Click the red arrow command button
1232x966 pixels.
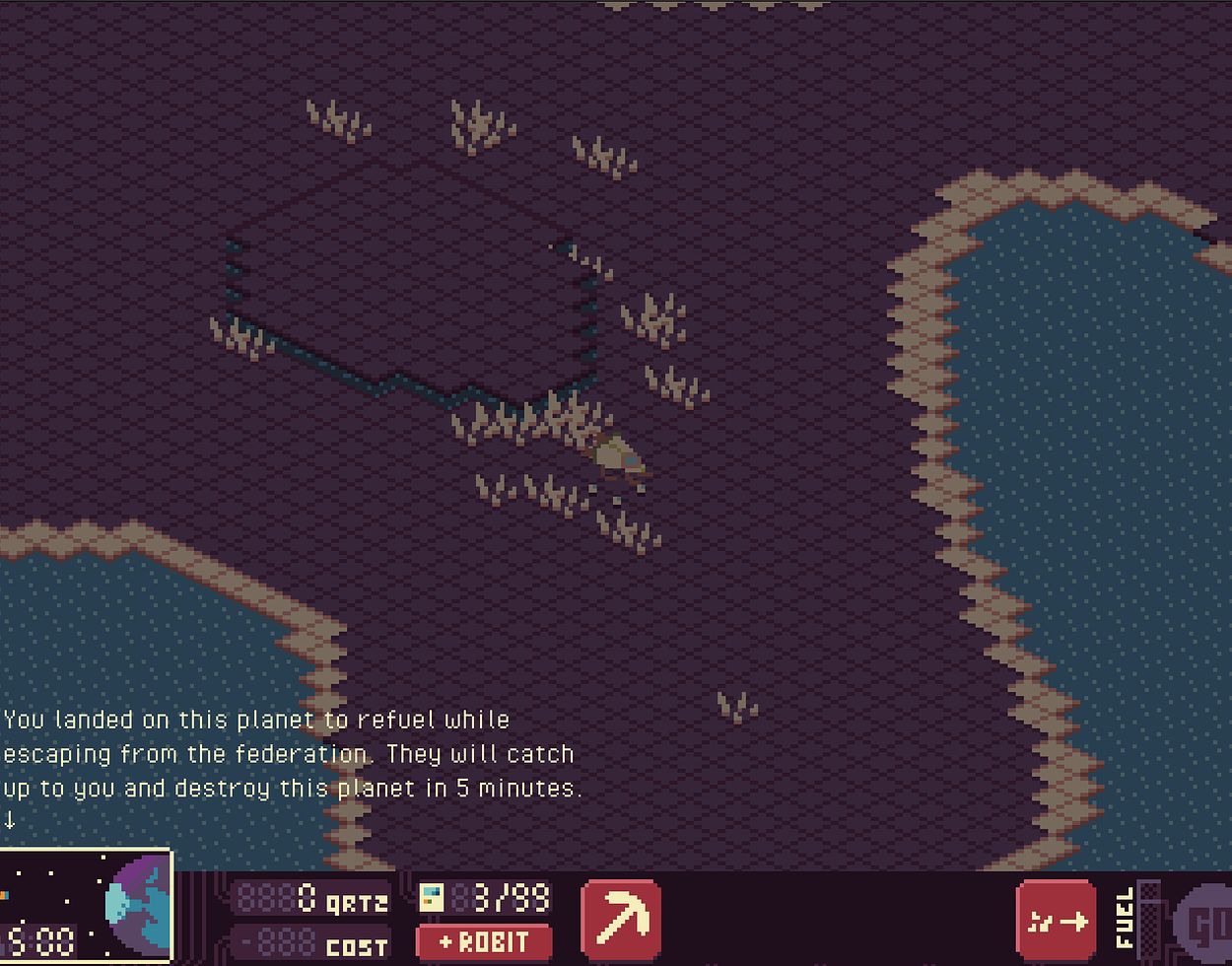click(x=1056, y=921)
